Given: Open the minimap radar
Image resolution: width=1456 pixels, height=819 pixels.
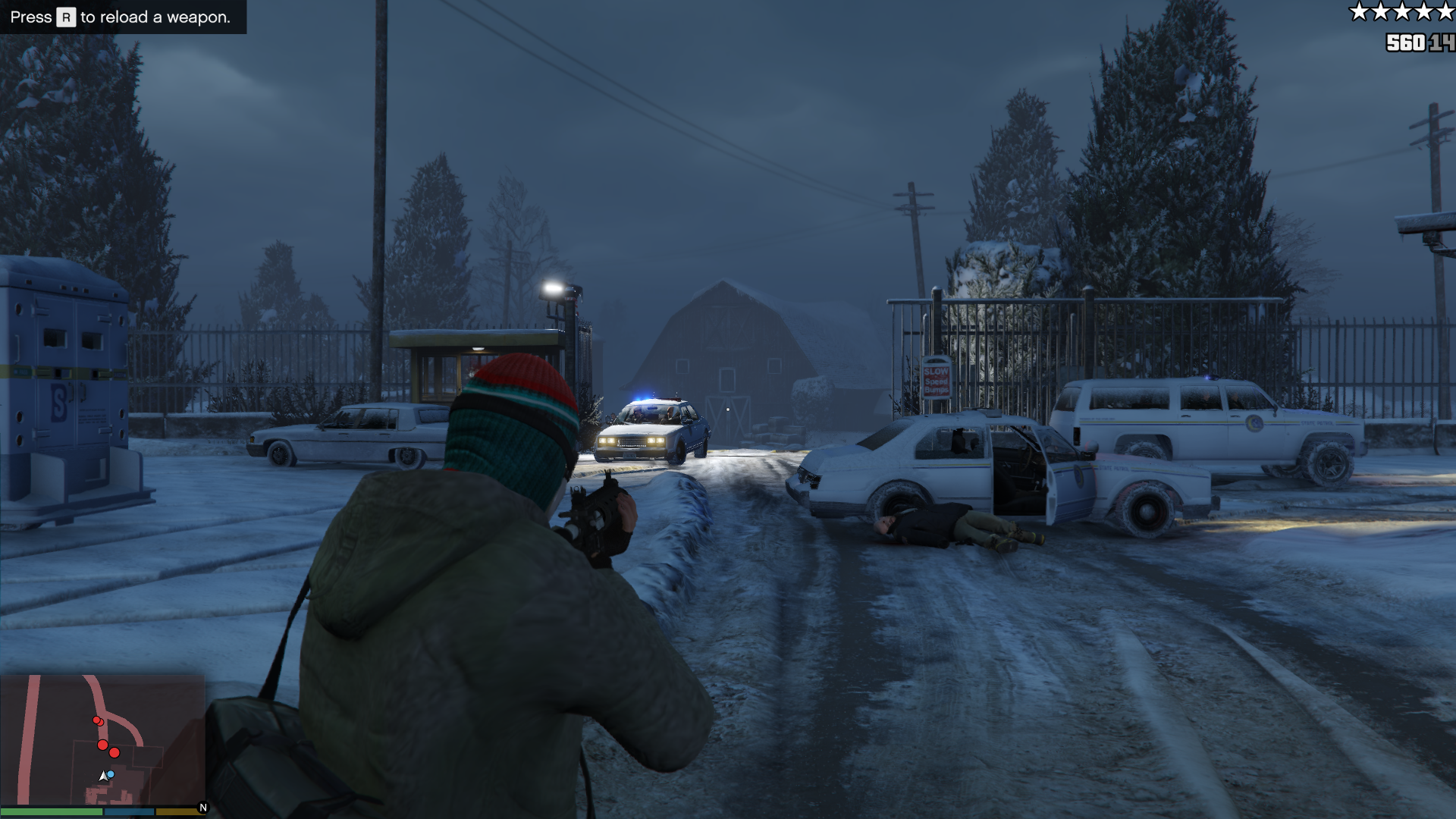Looking at the screenshot, I should click(x=102, y=739).
